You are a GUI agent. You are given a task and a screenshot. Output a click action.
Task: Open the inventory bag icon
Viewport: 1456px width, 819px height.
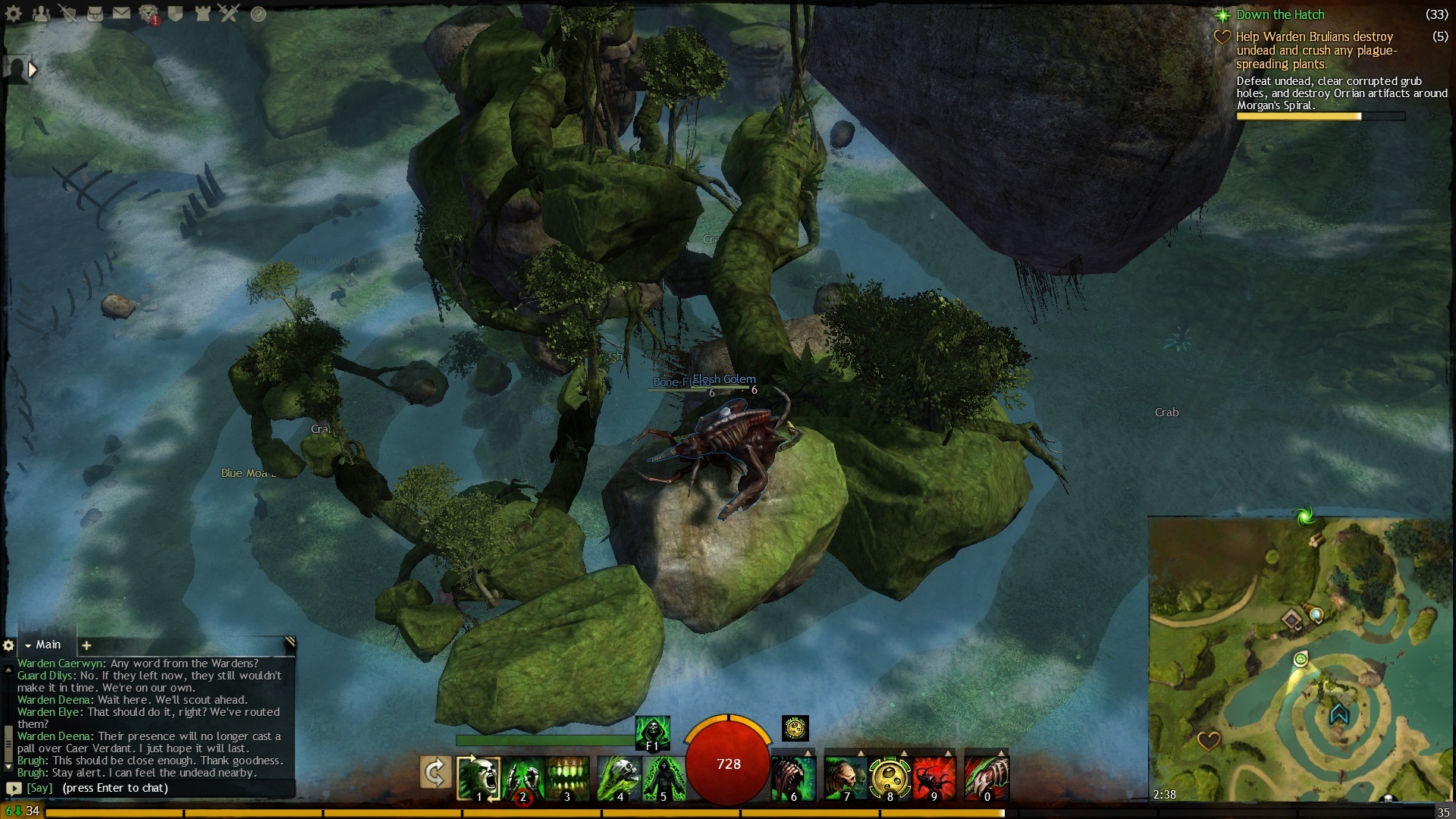(x=95, y=14)
